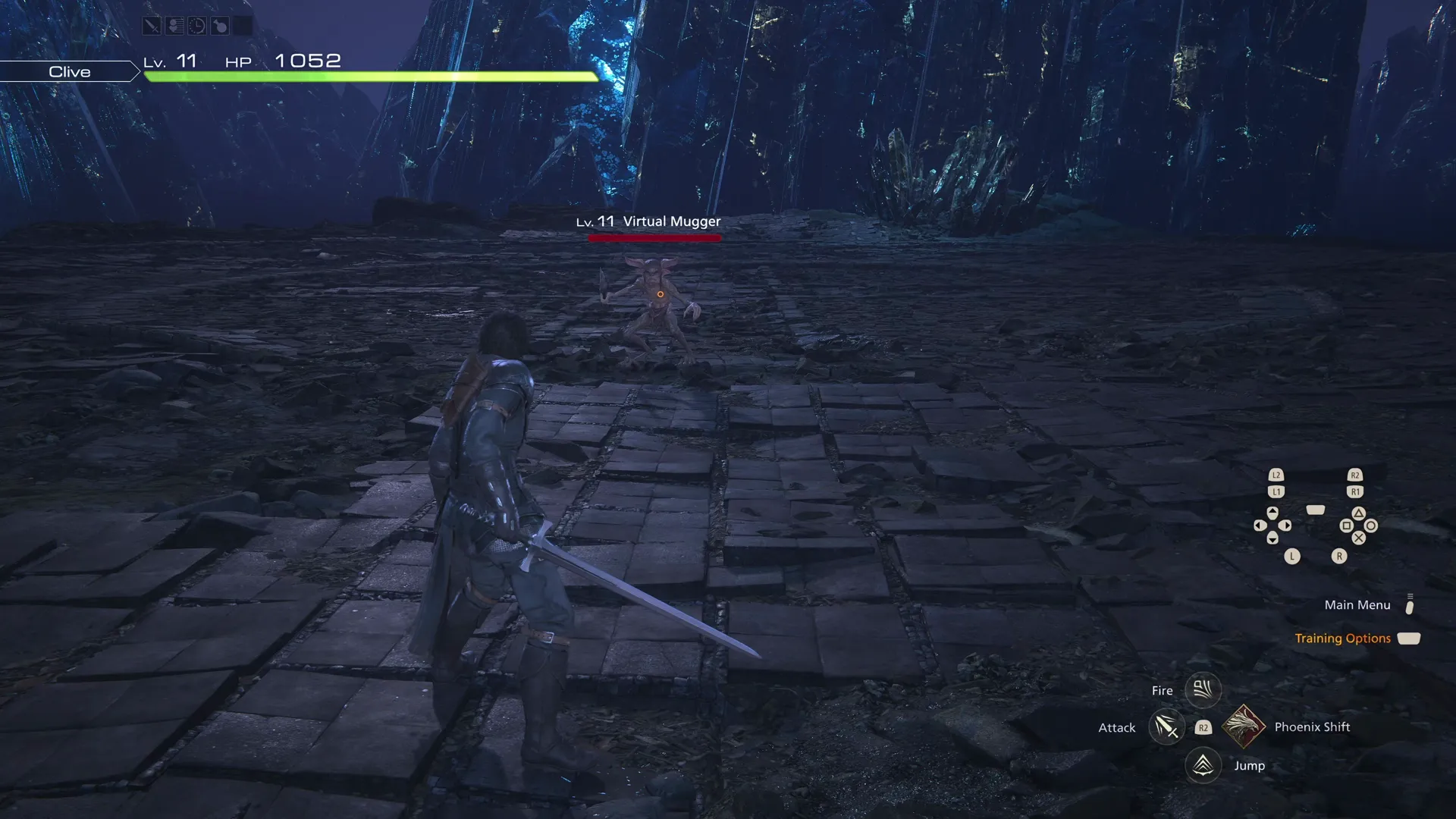1456x819 pixels.
Task: Expand the d-pad up arrow prompt
Action: click(x=1272, y=513)
